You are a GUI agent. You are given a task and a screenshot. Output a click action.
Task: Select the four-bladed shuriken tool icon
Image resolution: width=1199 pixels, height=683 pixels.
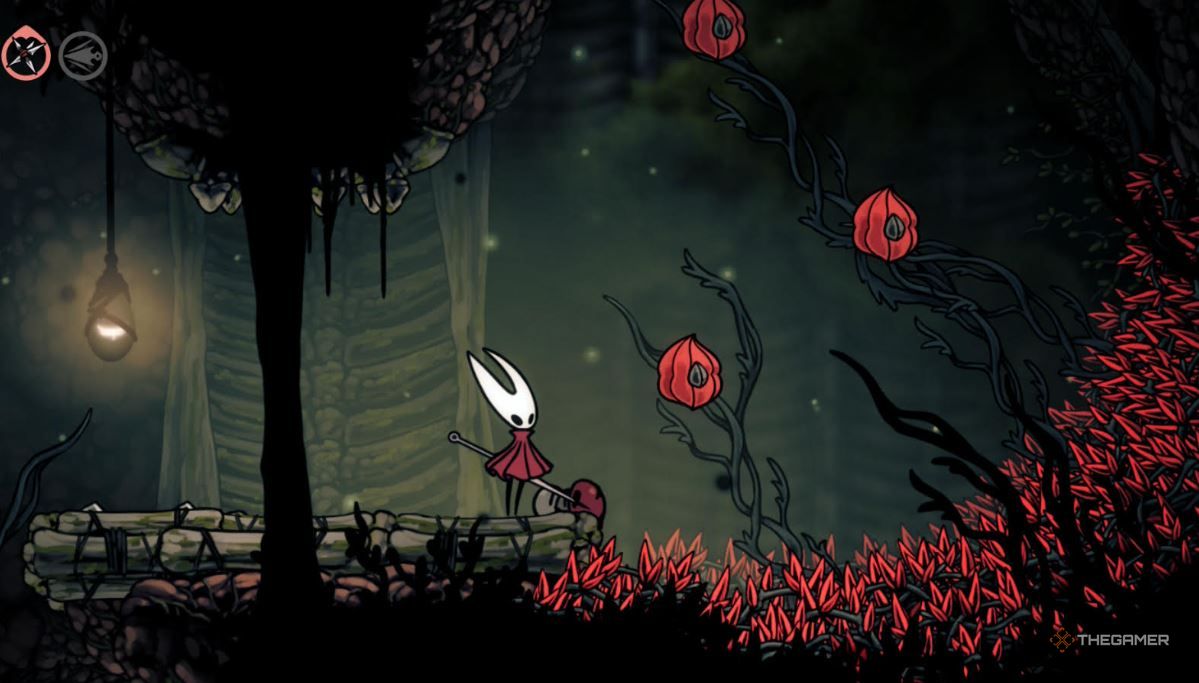[x=26, y=55]
